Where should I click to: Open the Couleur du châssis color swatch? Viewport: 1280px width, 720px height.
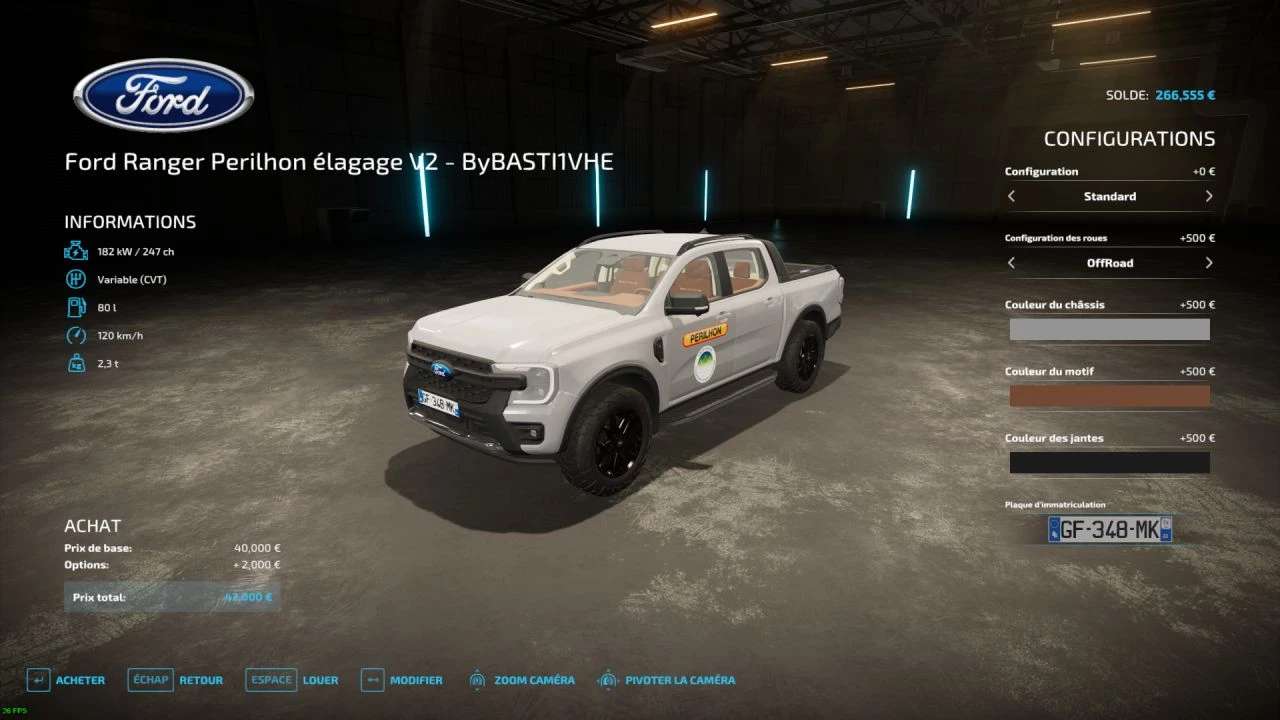pyautogui.click(x=1109, y=330)
